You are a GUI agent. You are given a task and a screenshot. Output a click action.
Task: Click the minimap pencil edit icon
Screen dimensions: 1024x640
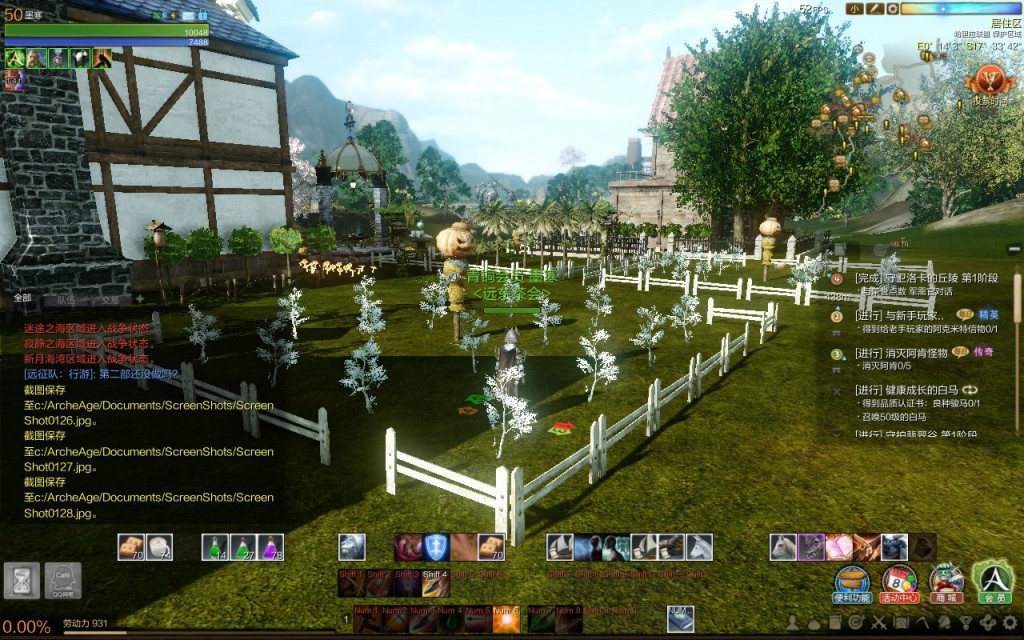click(872, 8)
